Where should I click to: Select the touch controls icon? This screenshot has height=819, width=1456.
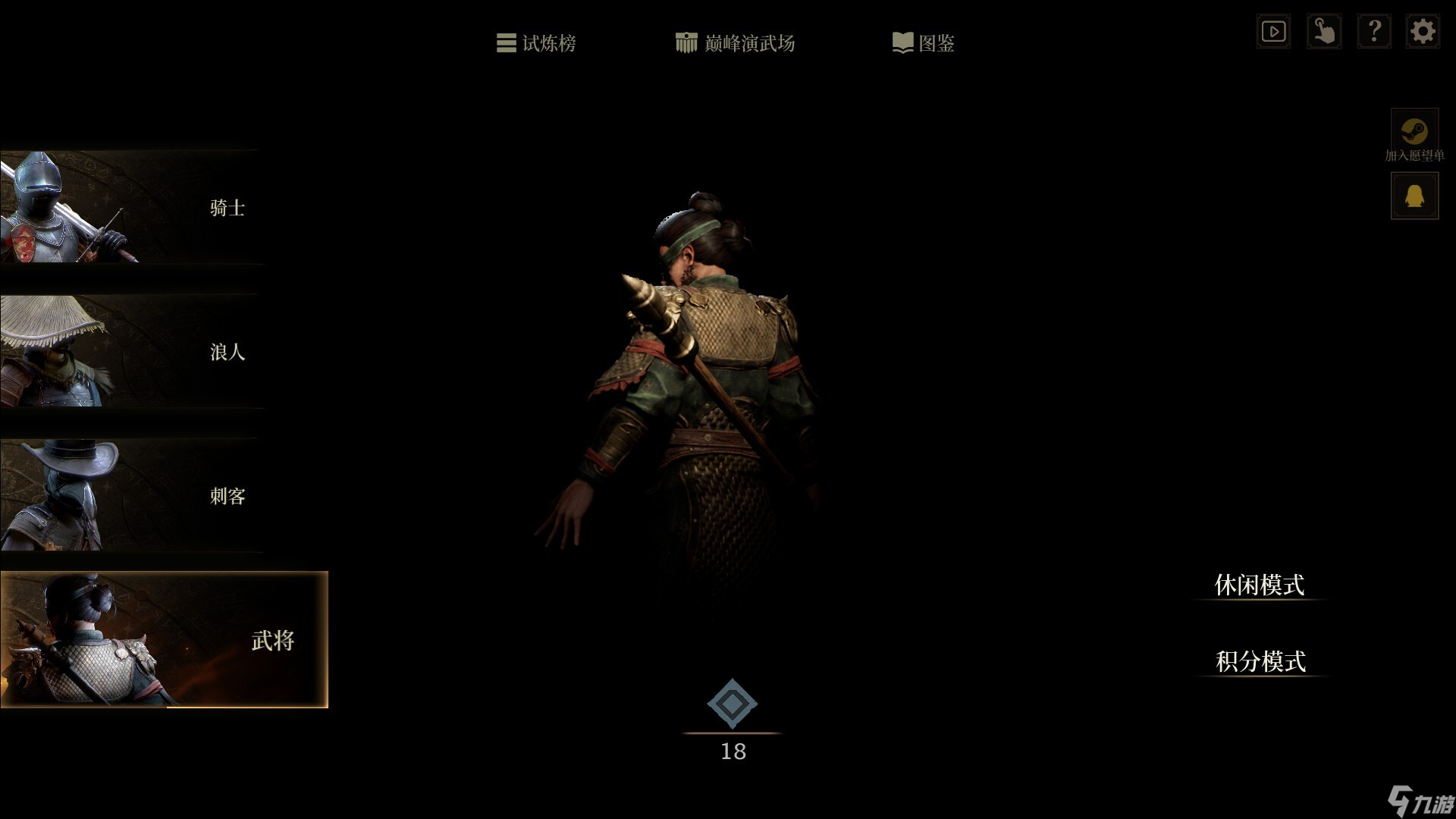pyautogui.click(x=1324, y=31)
